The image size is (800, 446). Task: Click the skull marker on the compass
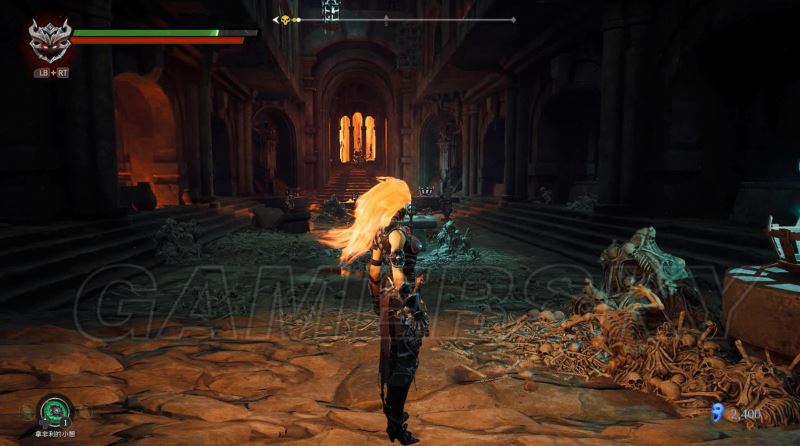point(284,20)
